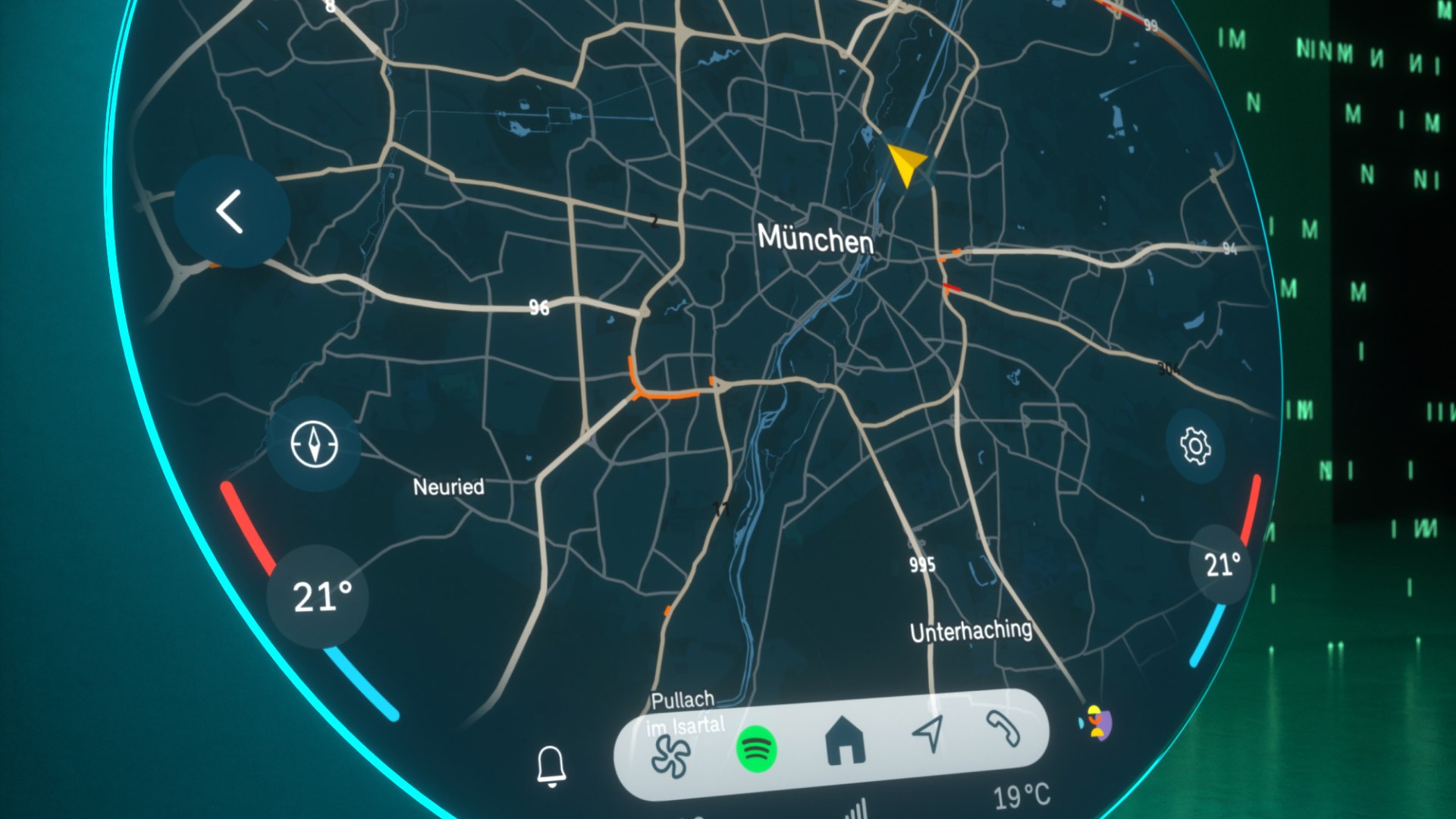Expand the driver-side 21° climate control
Image resolution: width=1456 pixels, height=819 pixels.
(318, 597)
